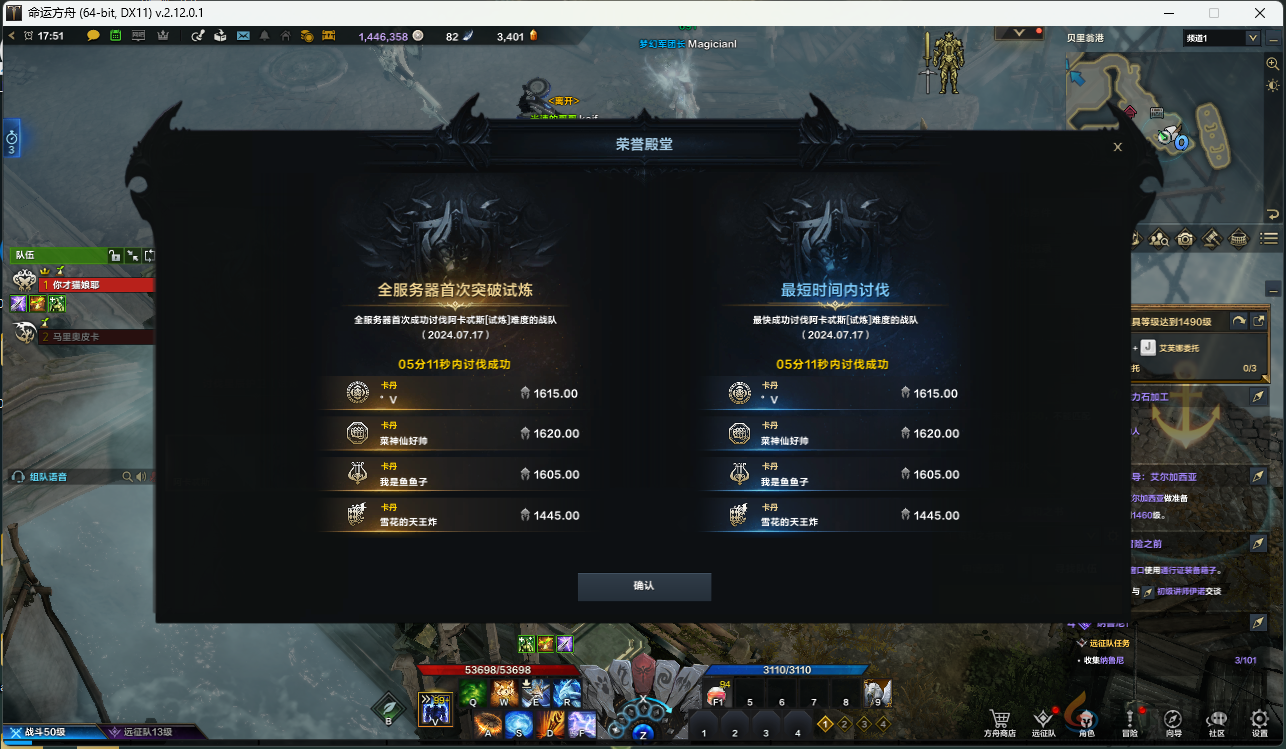The width and height of the screenshot is (1286, 749).
Task: Collapse the 队伍 party panel
Action: click(134, 256)
